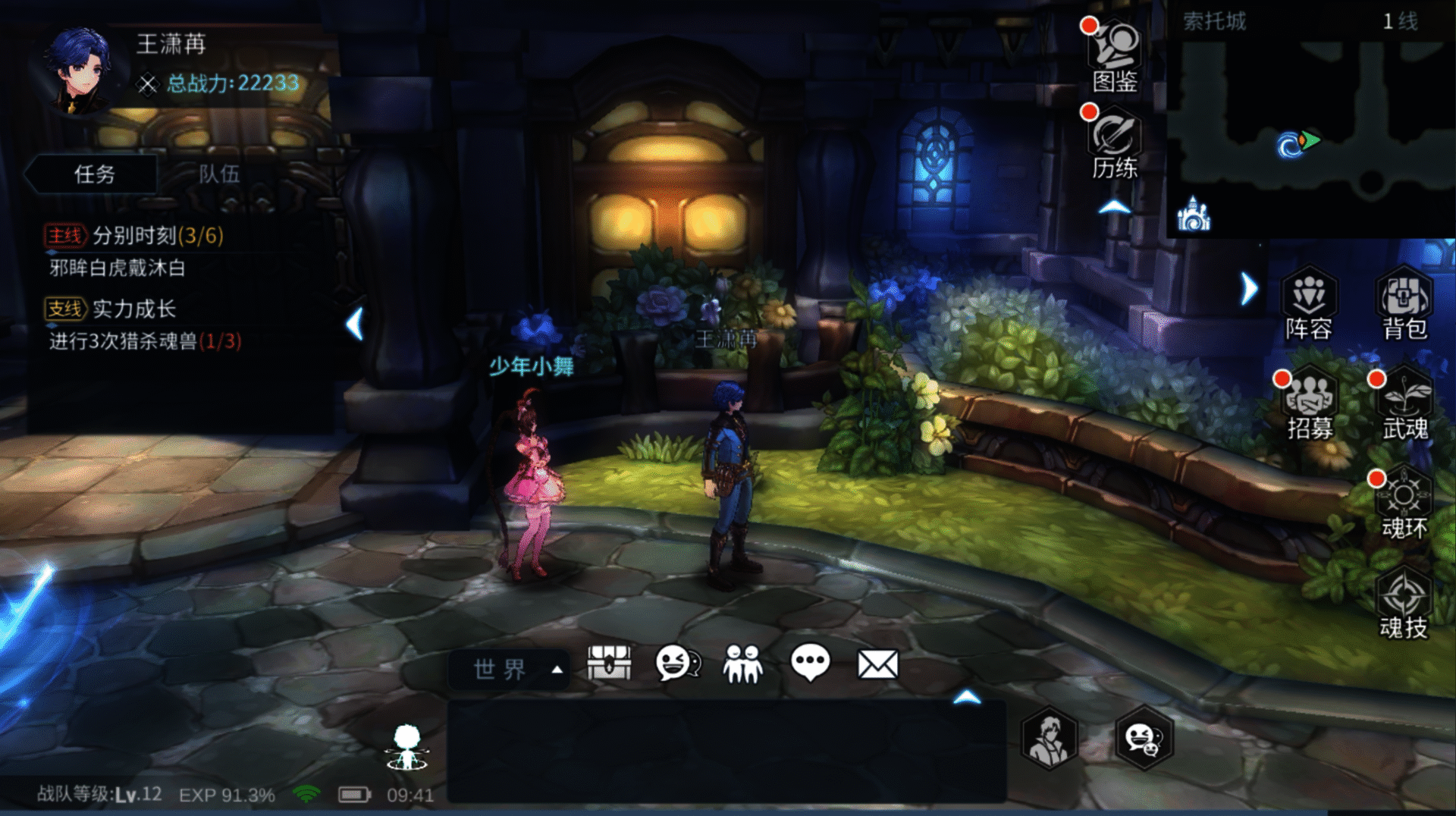
Task: Open the 历练 training icon
Action: 1114,143
